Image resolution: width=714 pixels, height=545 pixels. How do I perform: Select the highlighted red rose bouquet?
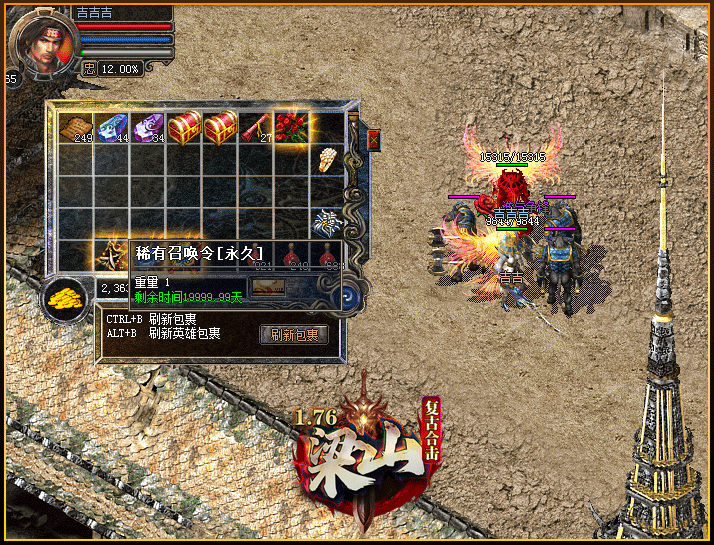pyautogui.click(x=292, y=127)
